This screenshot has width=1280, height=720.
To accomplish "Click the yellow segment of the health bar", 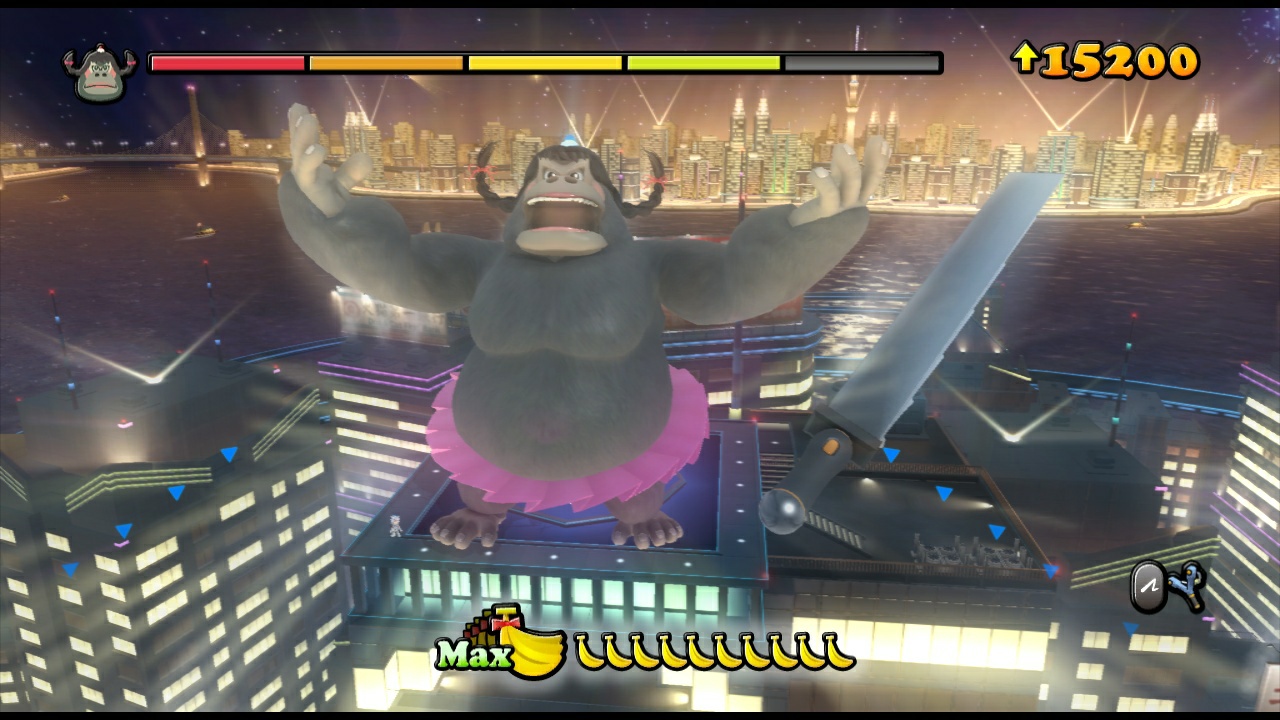I will (x=545, y=65).
